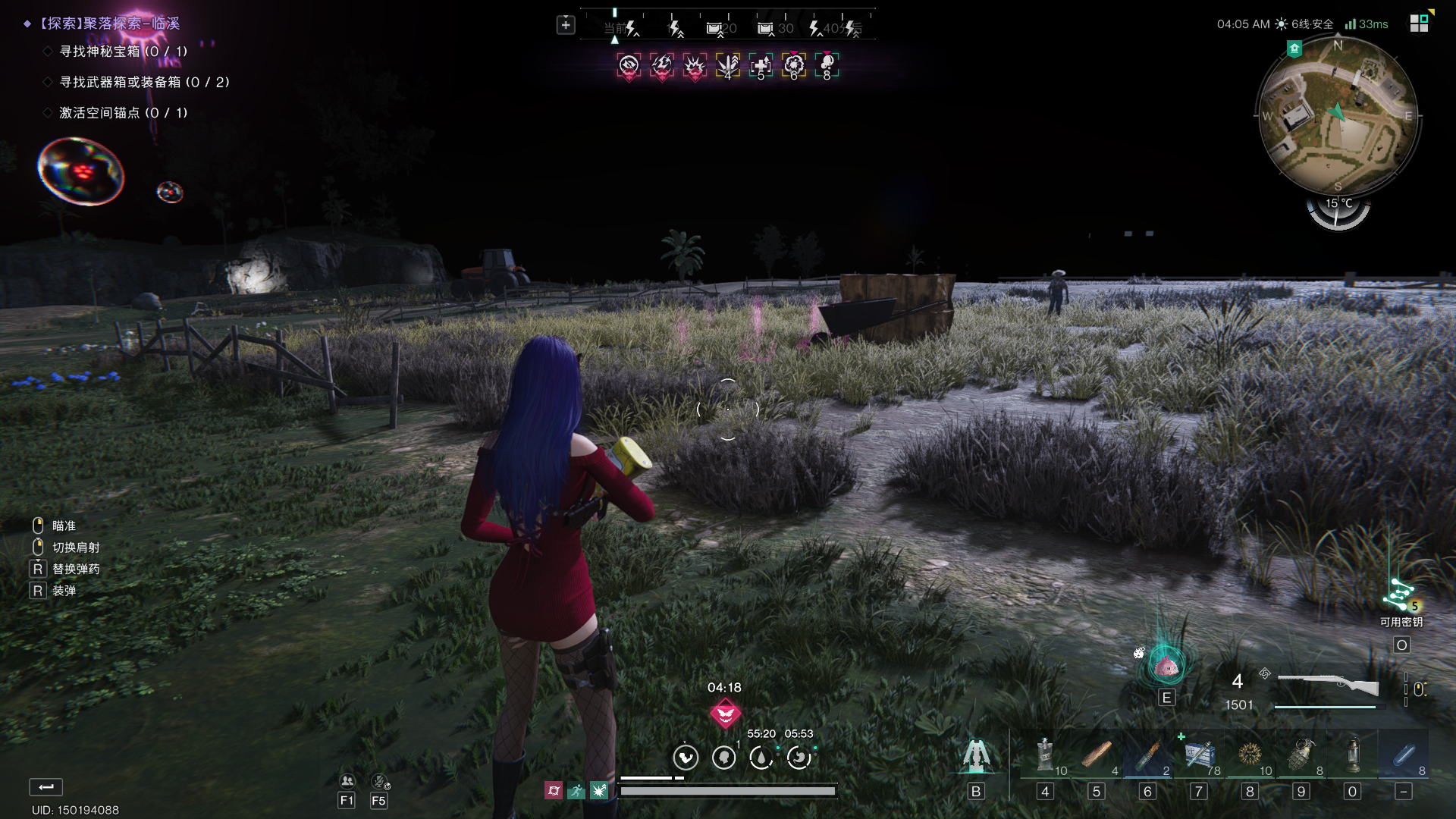Image resolution: width=1456 pixels, height=819 pixels.
Task: Select the blue capsule hotbar slot
Action: click(x=1403, y=756)
